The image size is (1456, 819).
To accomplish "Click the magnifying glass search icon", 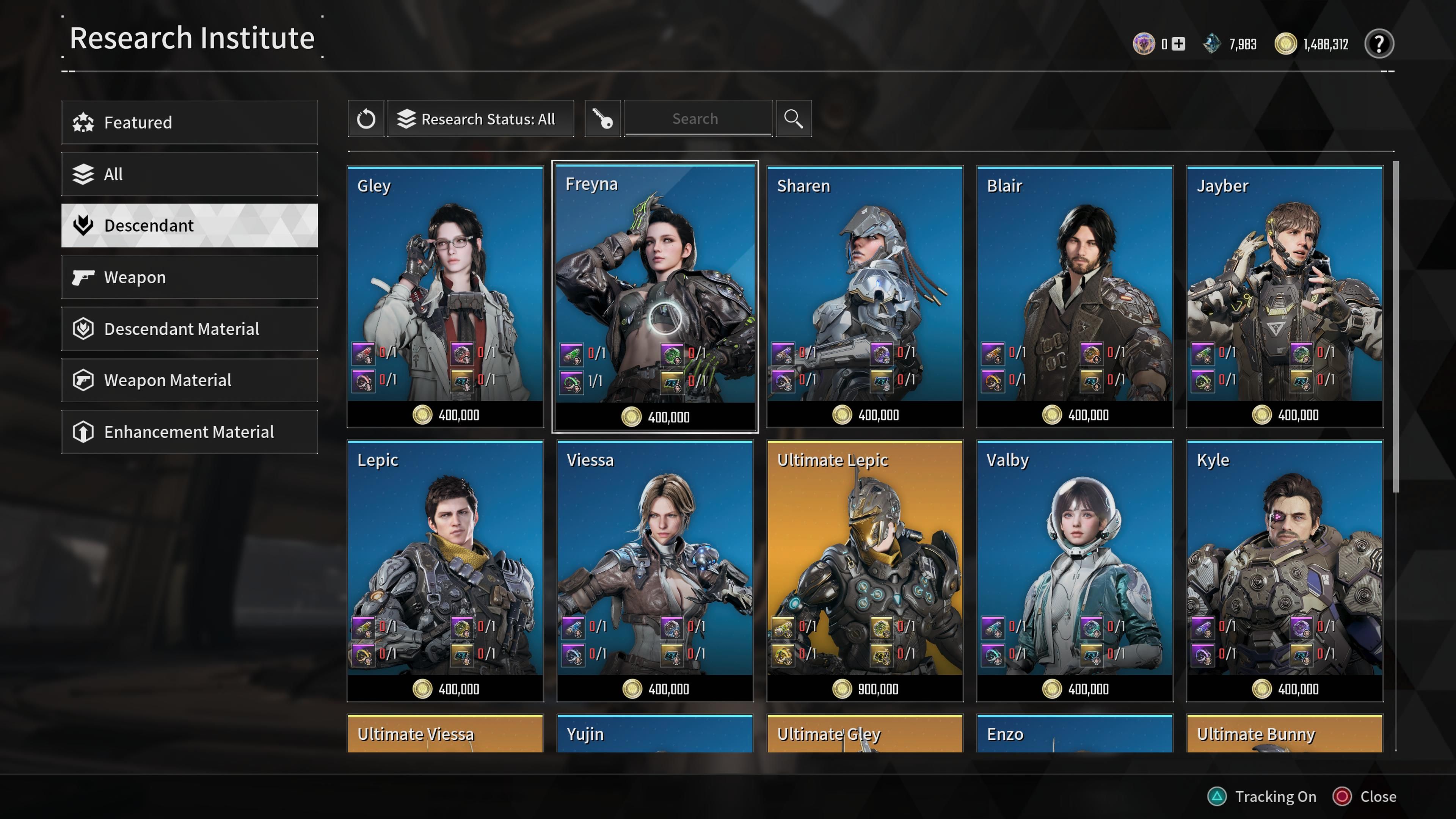I will click(794, 119).
